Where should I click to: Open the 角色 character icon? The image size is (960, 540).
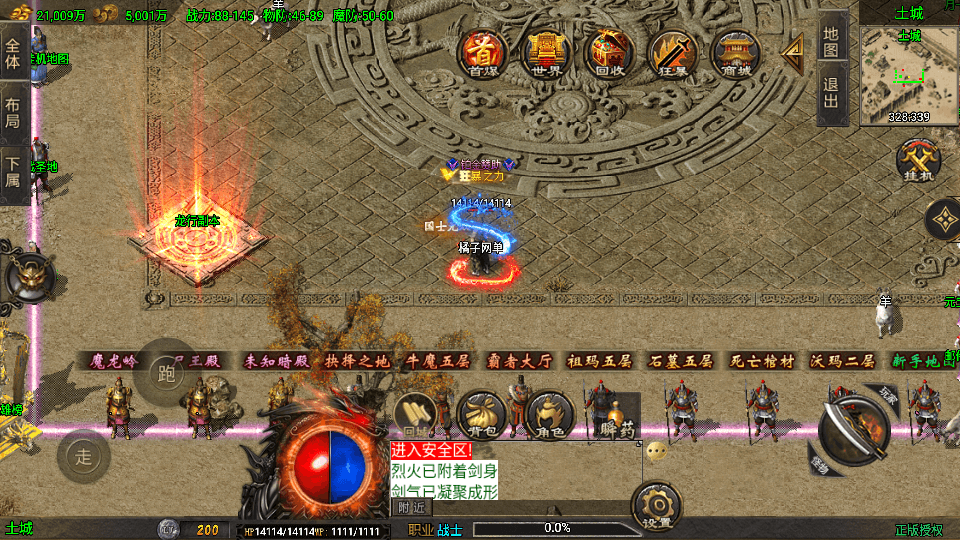coord(550,413)
